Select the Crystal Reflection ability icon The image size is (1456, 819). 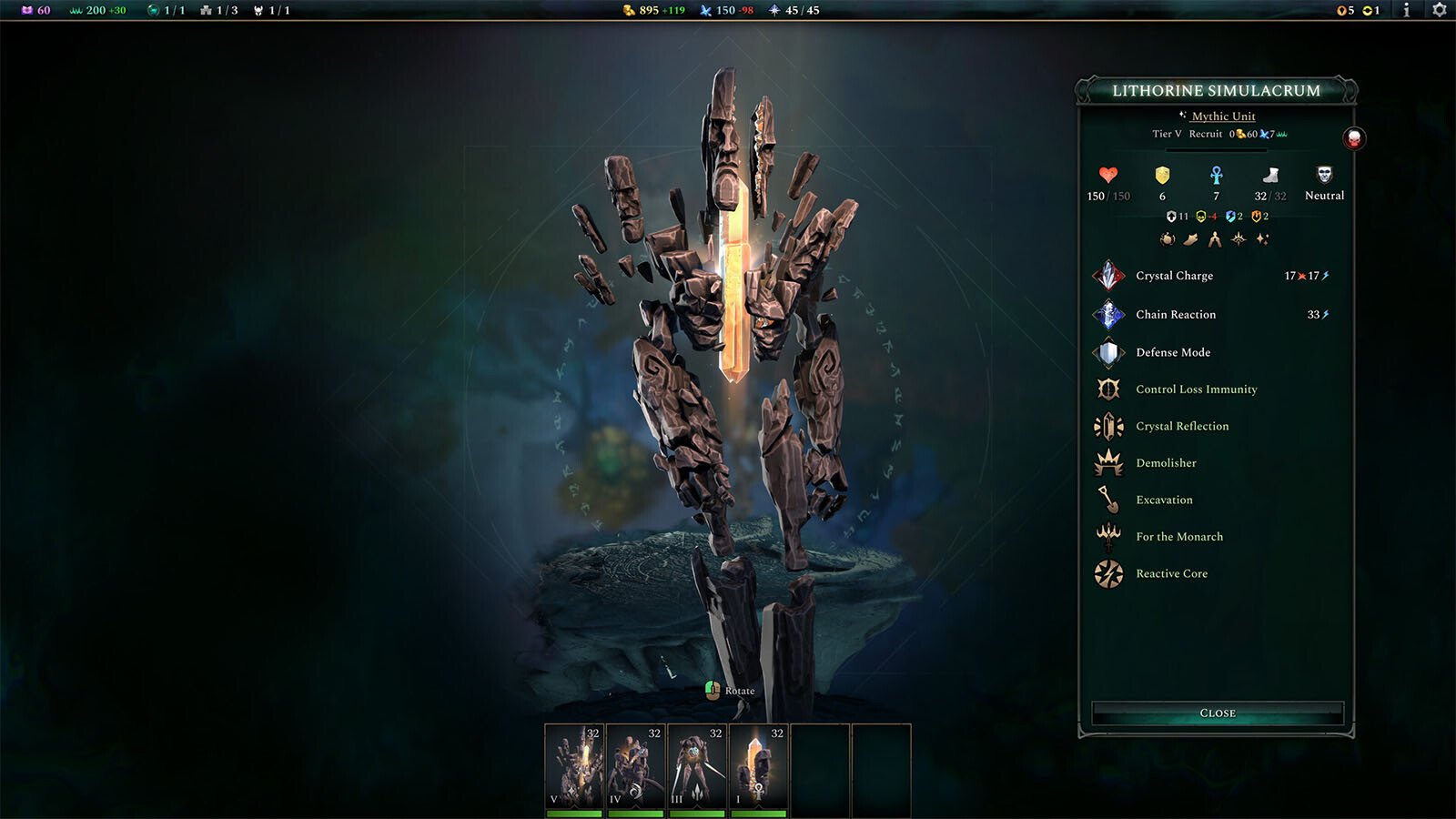pyautogui.click(x=1109, y=426)
